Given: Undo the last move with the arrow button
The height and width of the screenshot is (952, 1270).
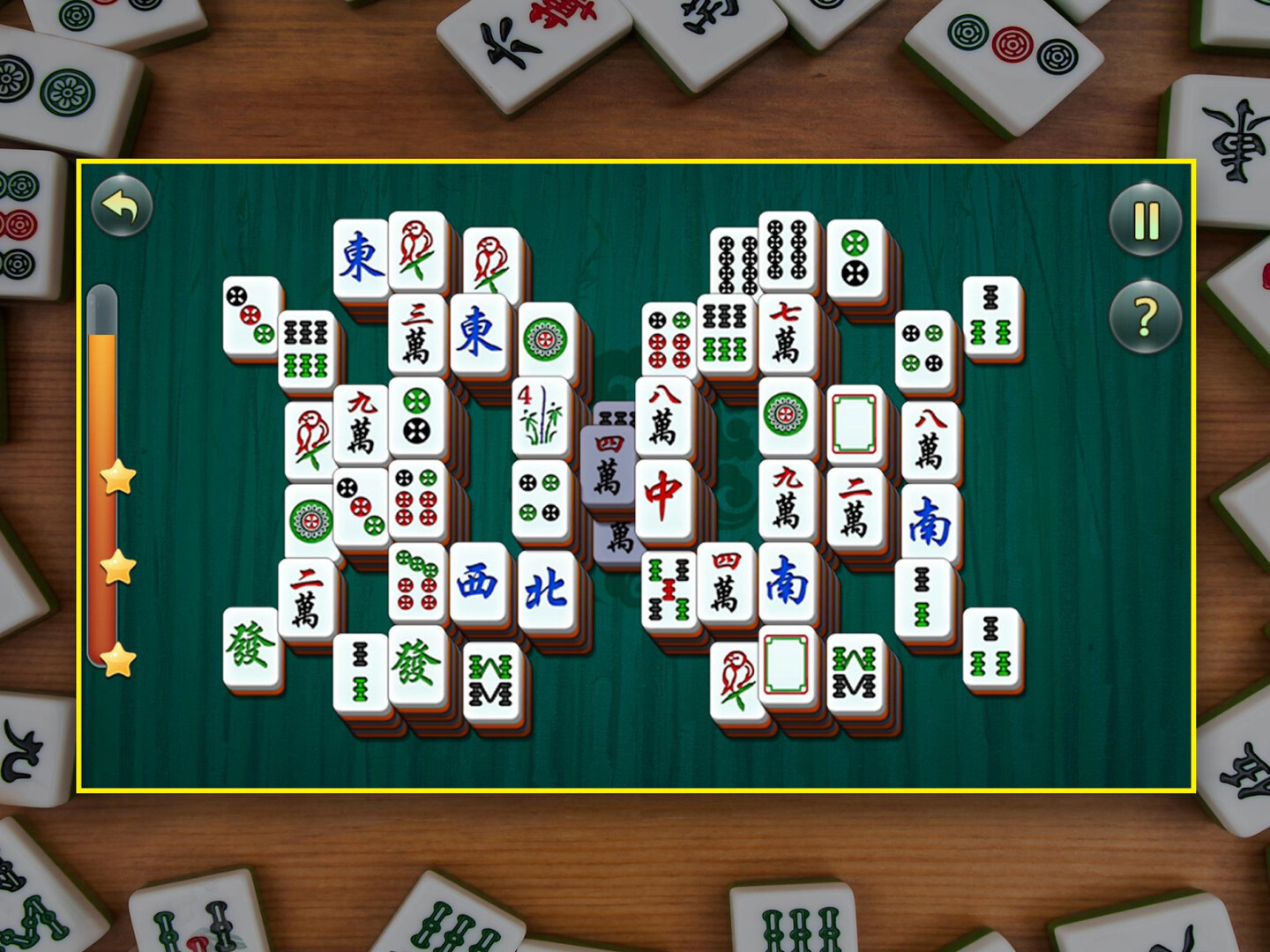Looking at the screenshot, I should click(122, 207).
